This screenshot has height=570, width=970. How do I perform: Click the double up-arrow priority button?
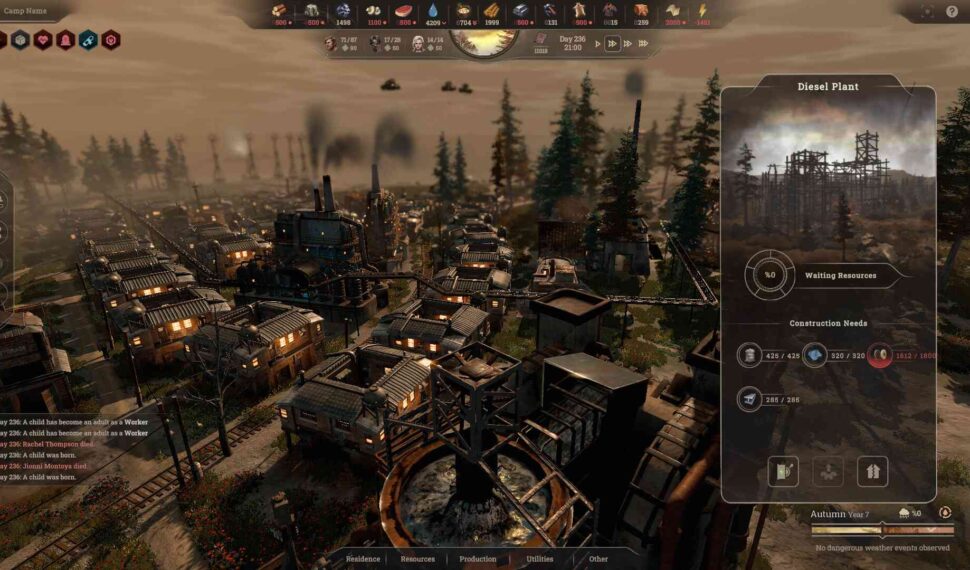872,471
